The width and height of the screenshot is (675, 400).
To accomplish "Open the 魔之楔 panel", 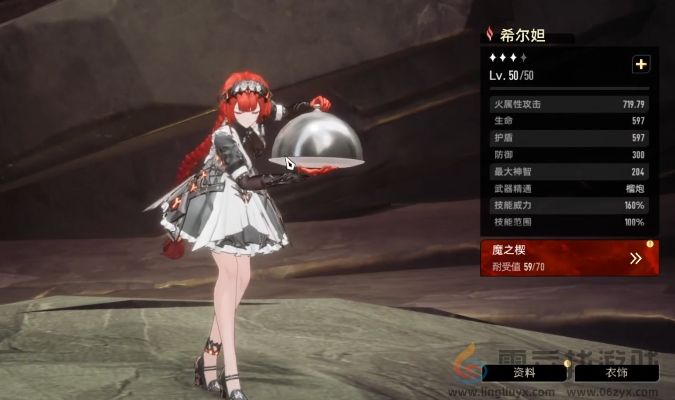I will 569,257.
